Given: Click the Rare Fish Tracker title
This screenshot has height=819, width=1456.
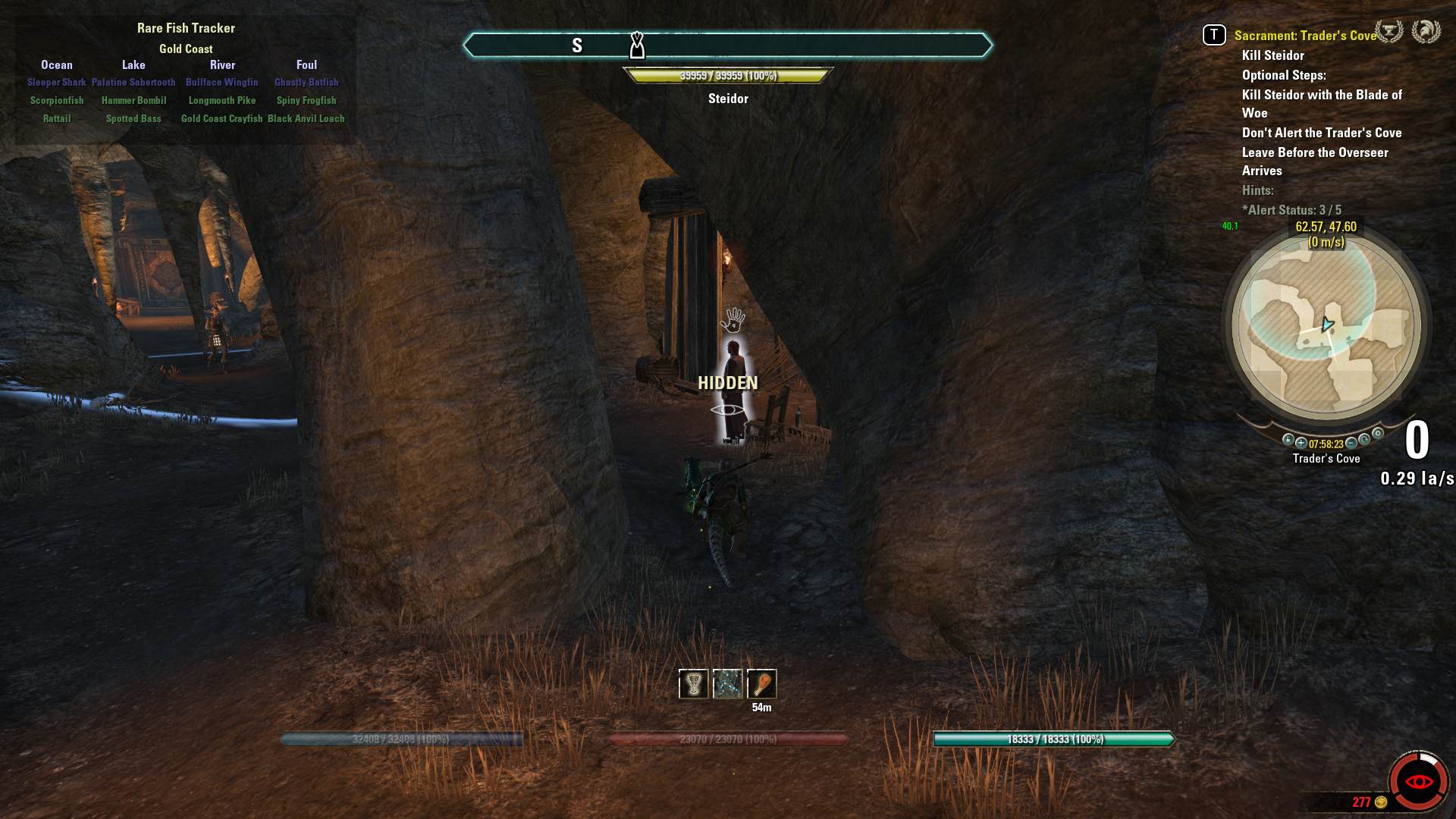Looking at the screenshot, I should [x=186, y=28].
